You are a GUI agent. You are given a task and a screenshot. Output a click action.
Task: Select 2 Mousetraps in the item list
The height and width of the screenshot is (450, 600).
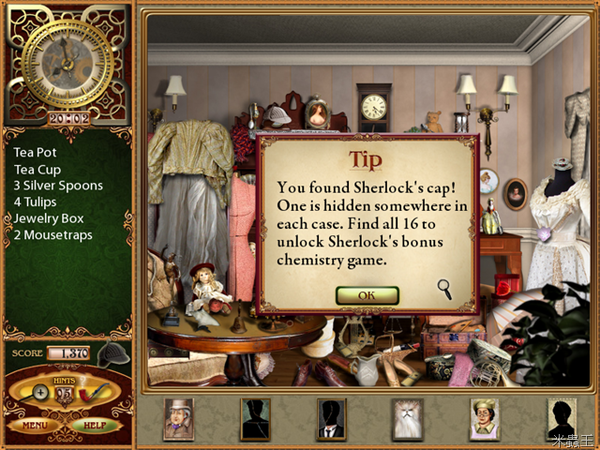pos(51,234)
